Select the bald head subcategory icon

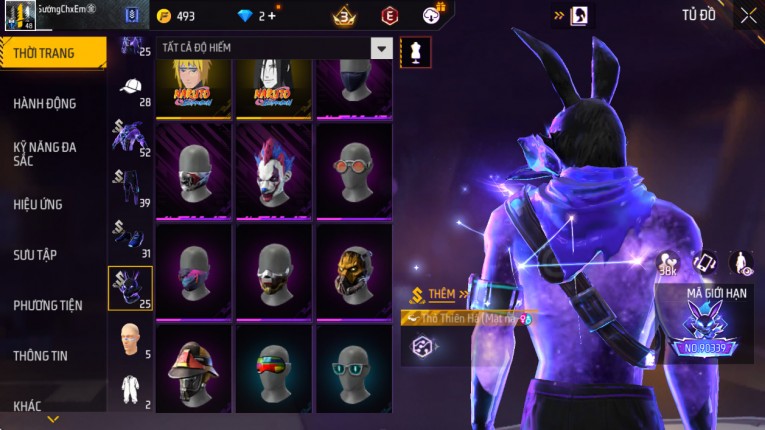(131, 339)
